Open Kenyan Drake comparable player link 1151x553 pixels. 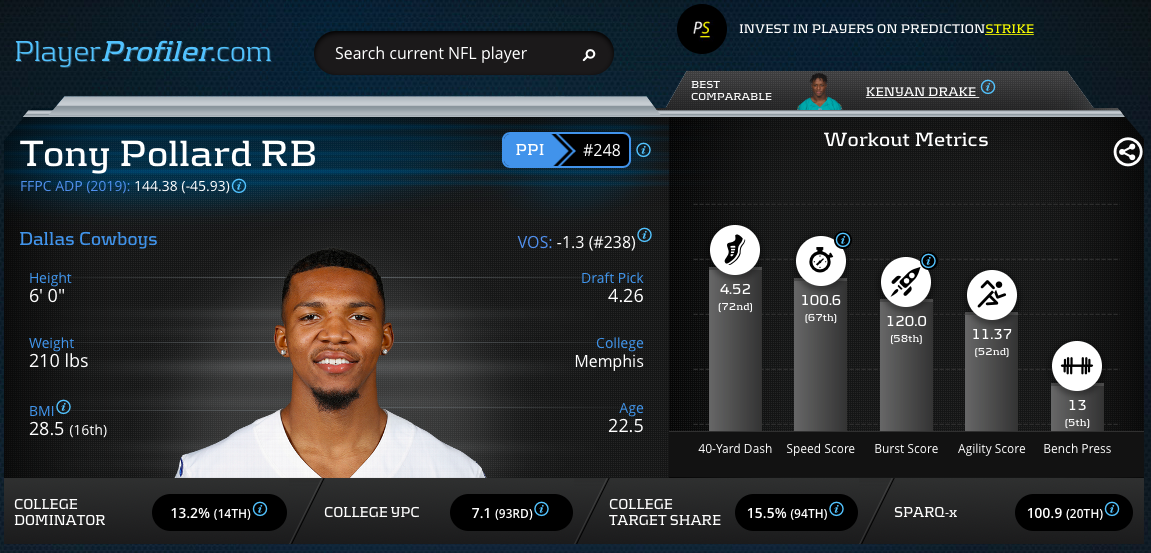920,91
